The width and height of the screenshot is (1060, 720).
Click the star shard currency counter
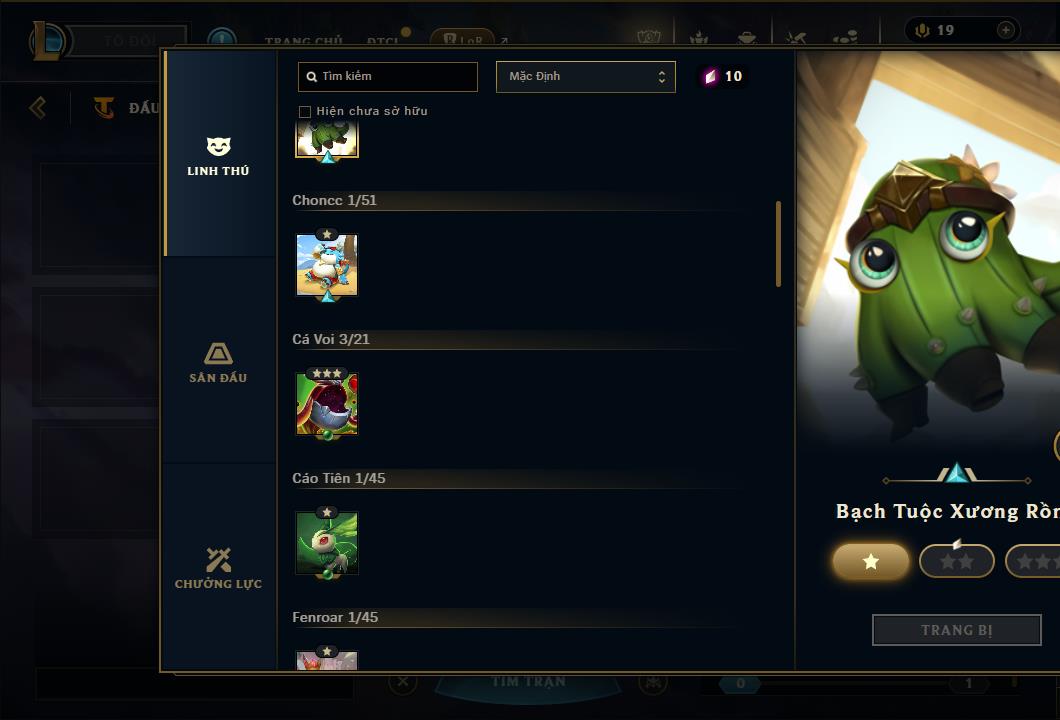[x=722, y=77]
